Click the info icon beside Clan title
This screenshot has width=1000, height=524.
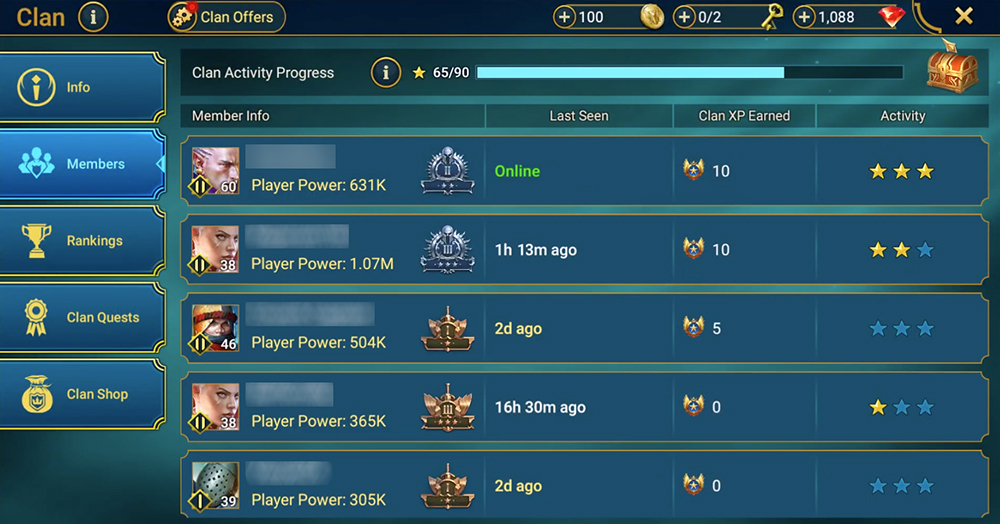(93, 17)
